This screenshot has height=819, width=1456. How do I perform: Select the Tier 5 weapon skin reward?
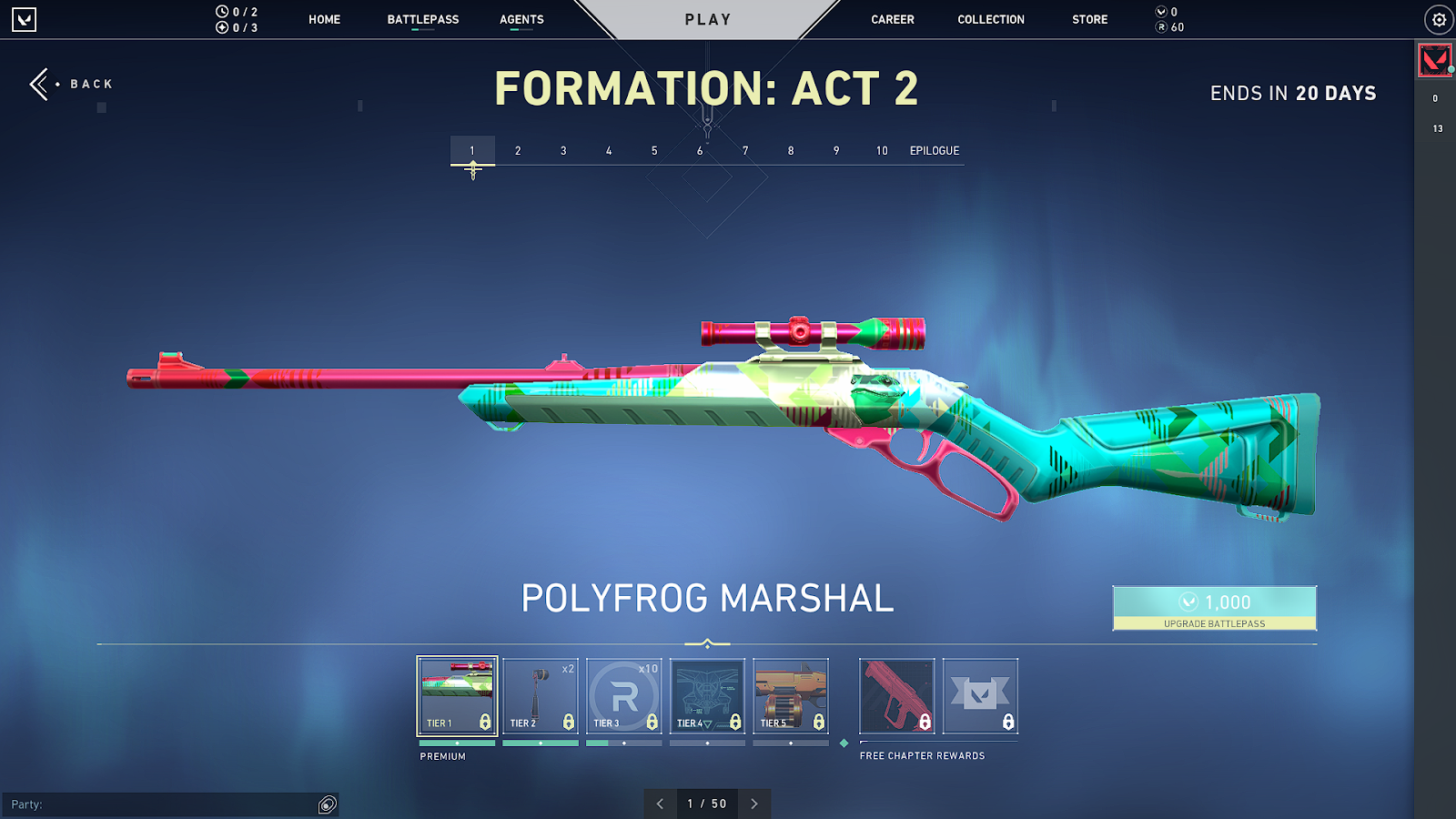pyautogui.click(x=791, y=696)
